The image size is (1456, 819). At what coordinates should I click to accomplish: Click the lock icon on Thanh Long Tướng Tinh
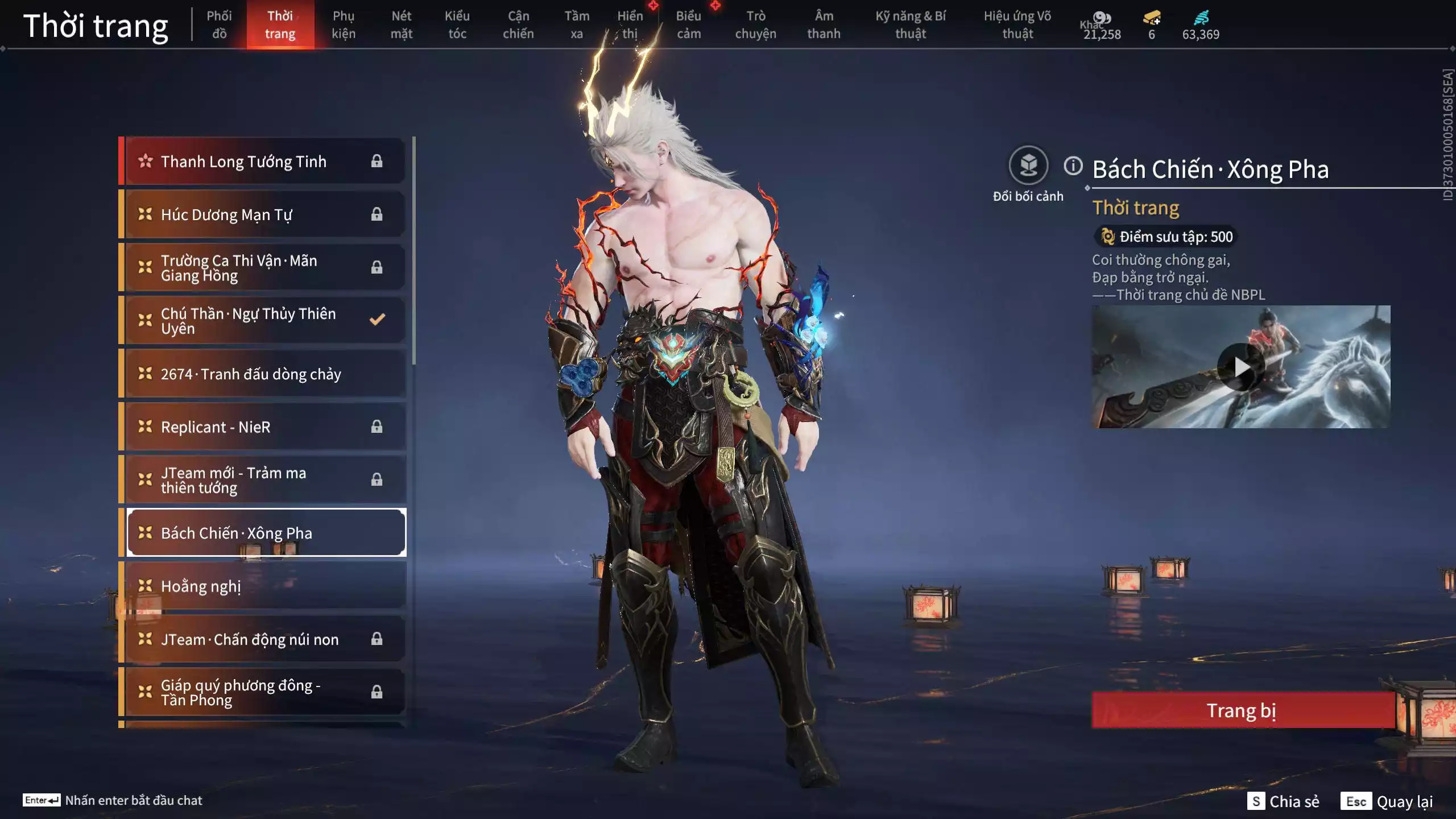coord(377,161)
